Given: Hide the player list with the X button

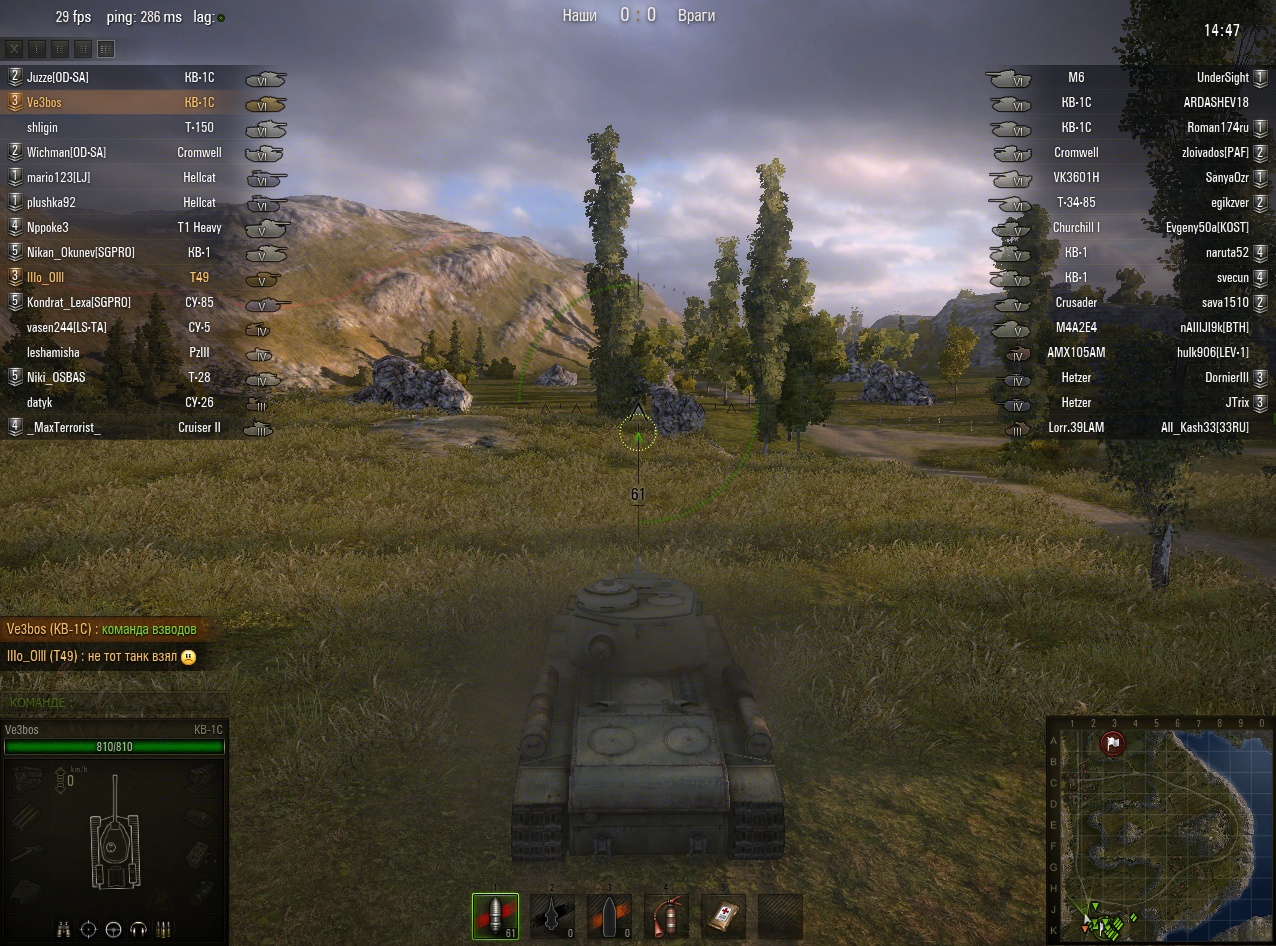Looking at the screenshot, I should 15,49.
